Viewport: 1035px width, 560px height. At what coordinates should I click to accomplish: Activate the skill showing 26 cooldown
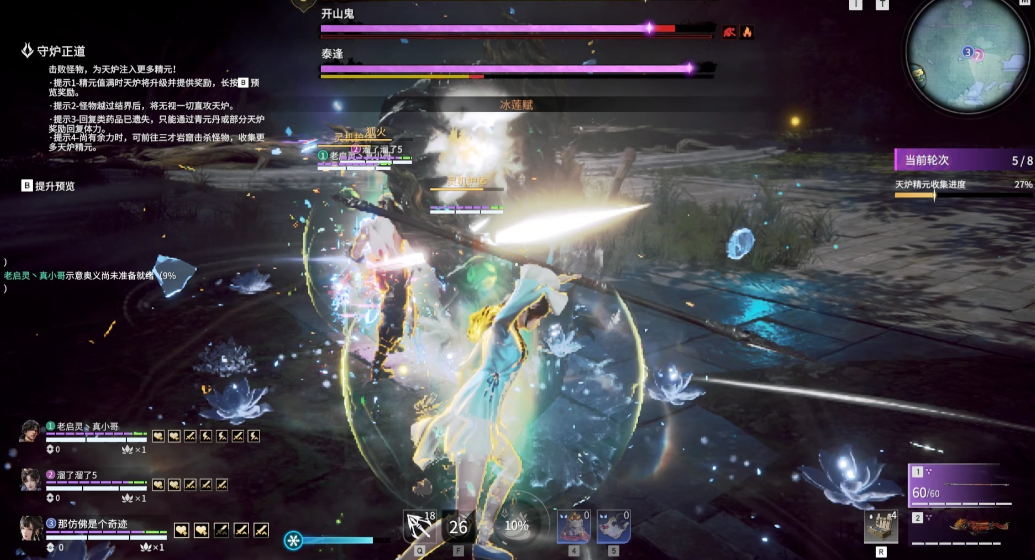(x=459, y=526)
